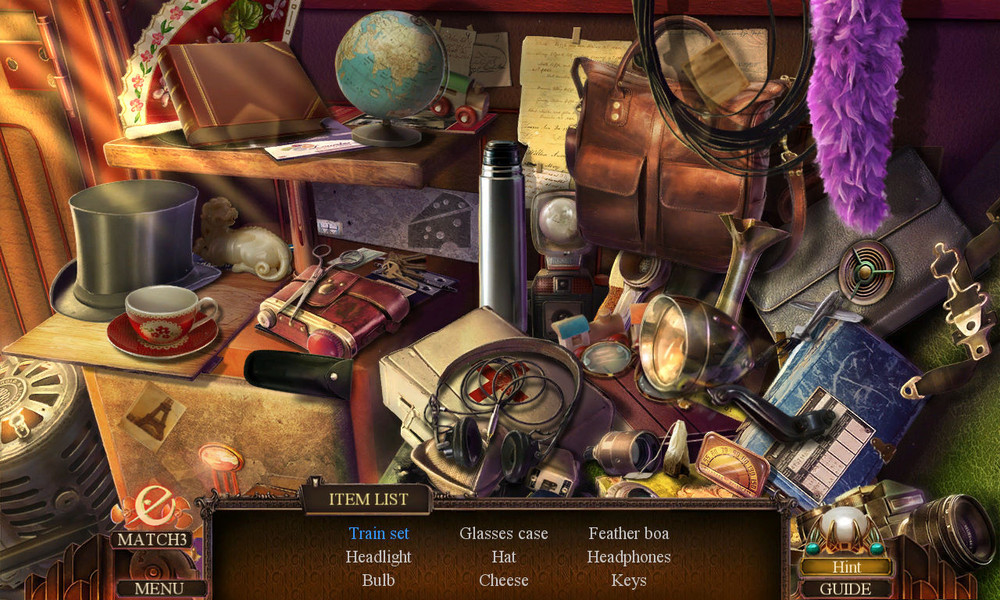Select Glasses case list entry
Image resolution: width=1000 pixels, height=600 pixels.
504,533
